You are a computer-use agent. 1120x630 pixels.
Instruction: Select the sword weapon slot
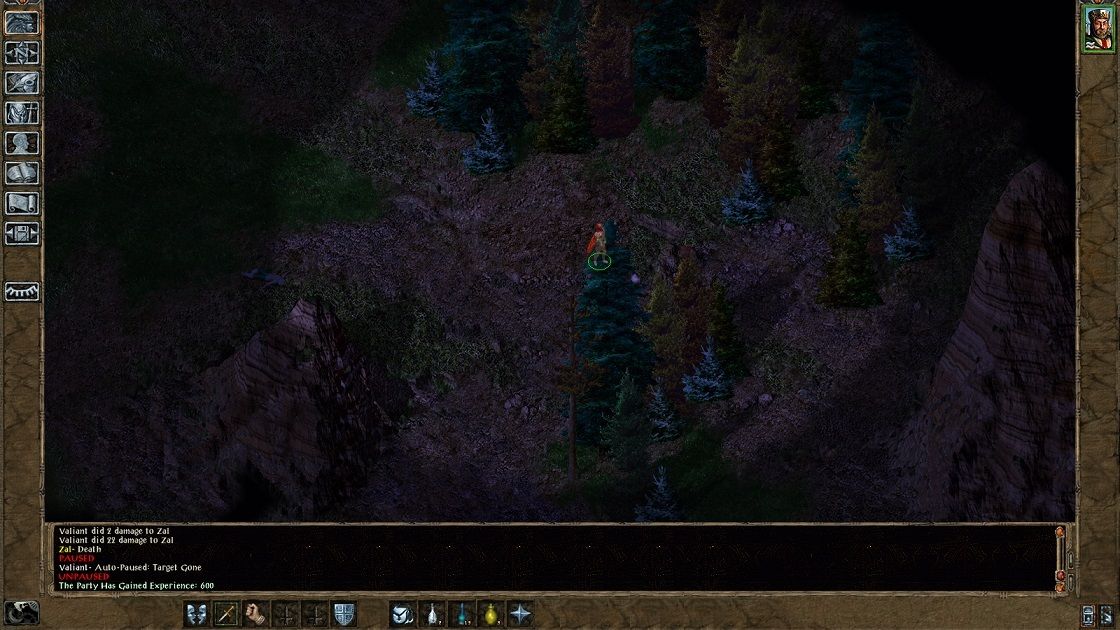pyautogui.click(x=226, y=613)
